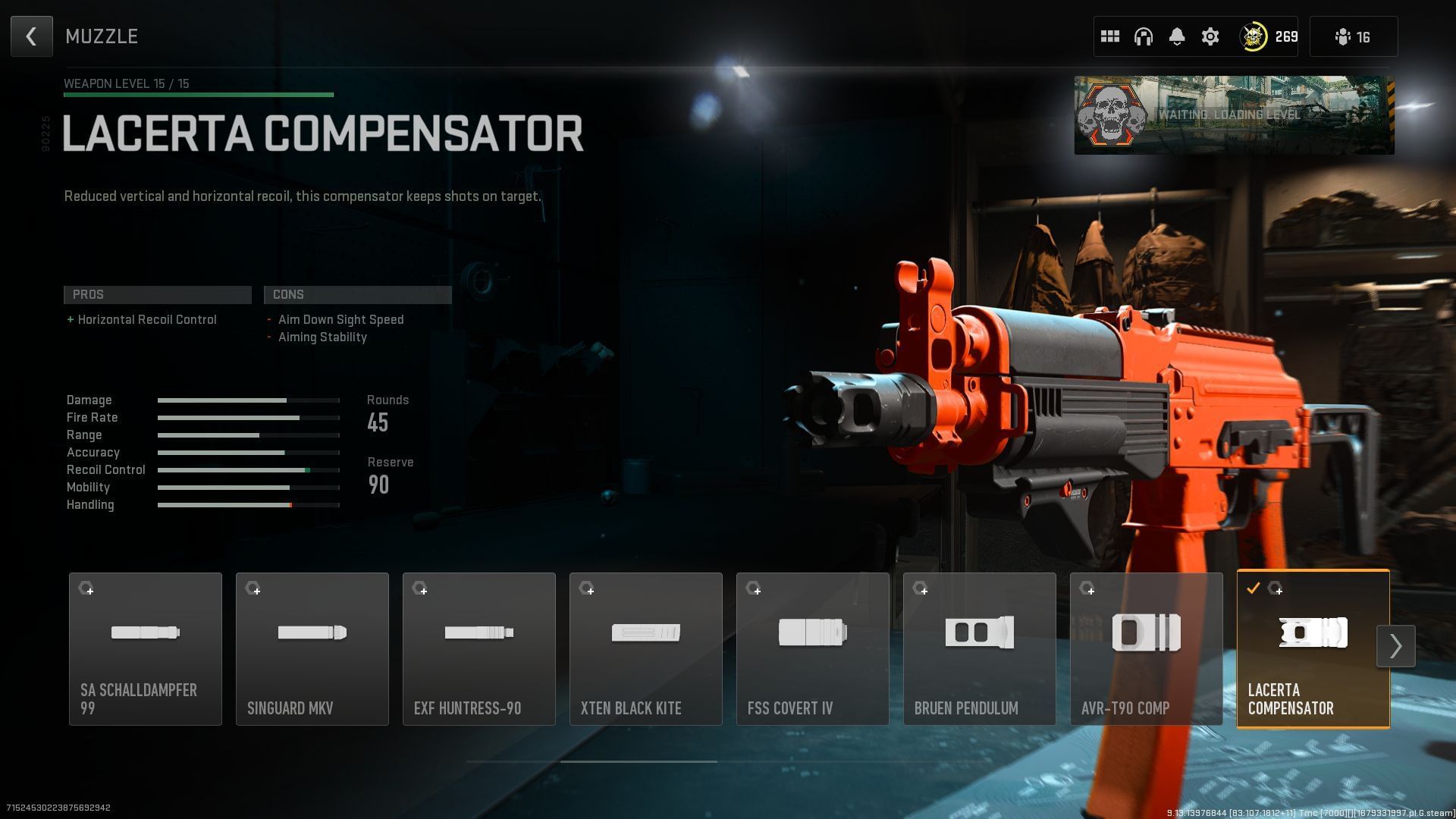1456x819 pixels.
Task: Show next muzzles with the right arrow
Action: tap(1395, 646)
